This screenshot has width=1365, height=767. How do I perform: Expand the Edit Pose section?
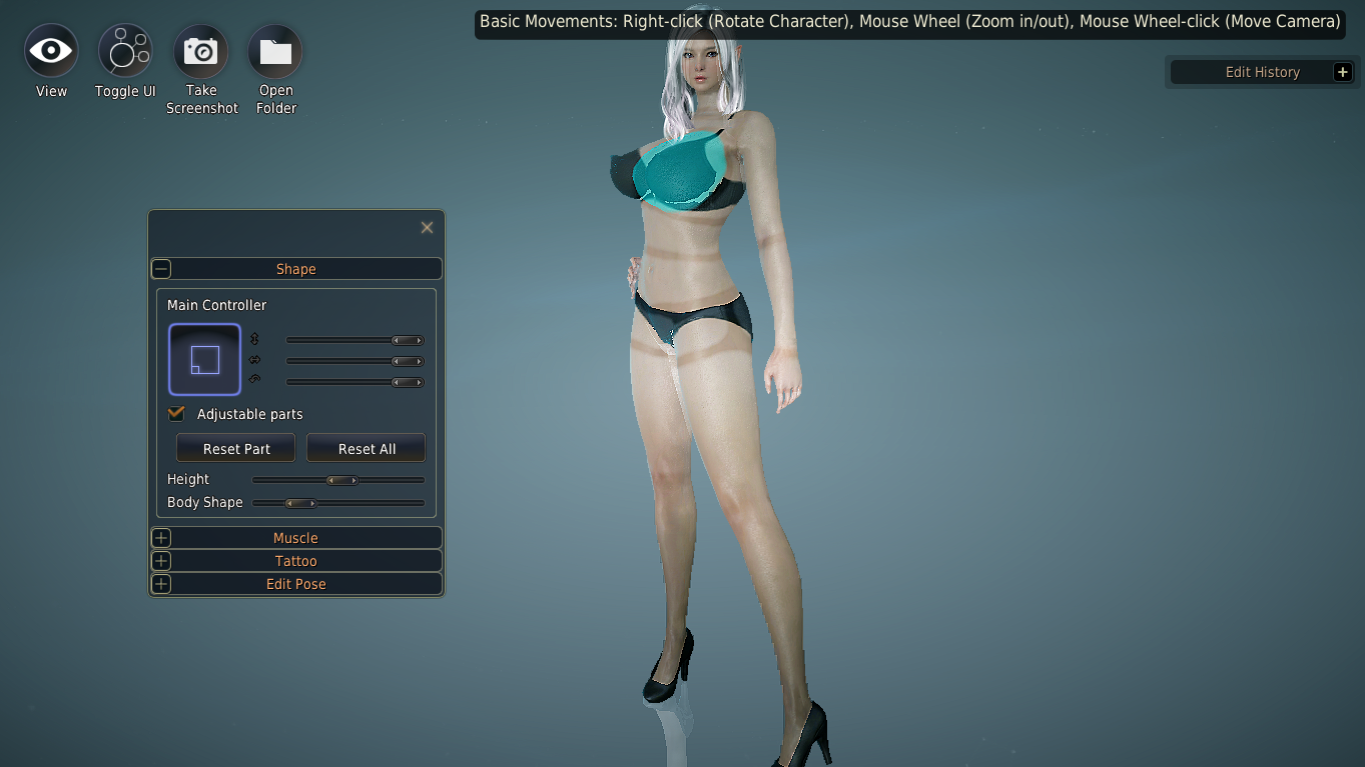[161, 583]
